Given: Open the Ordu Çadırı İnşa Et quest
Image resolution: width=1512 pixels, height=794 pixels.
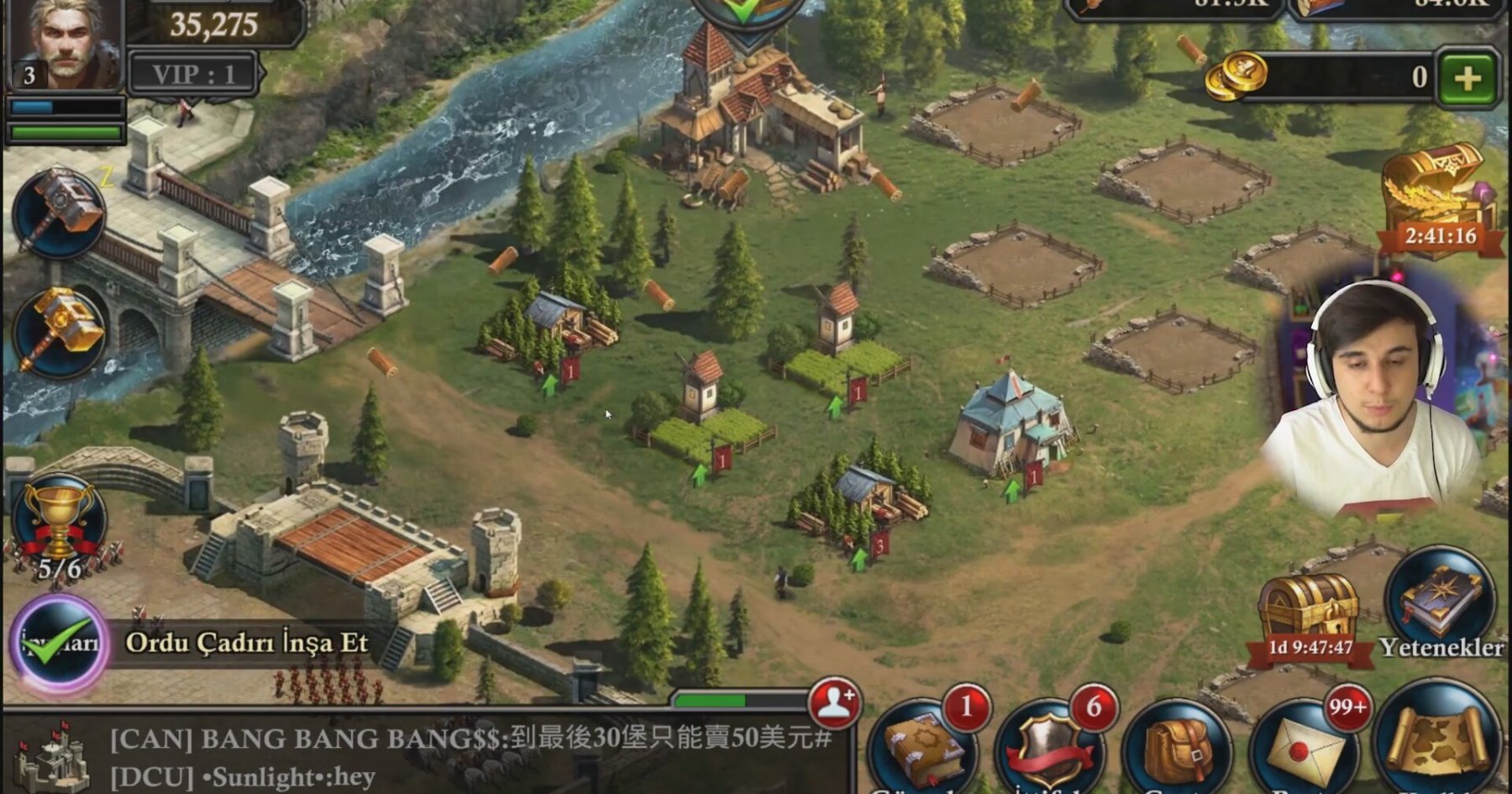Looking at the screenshot, I should pos(245,643).
